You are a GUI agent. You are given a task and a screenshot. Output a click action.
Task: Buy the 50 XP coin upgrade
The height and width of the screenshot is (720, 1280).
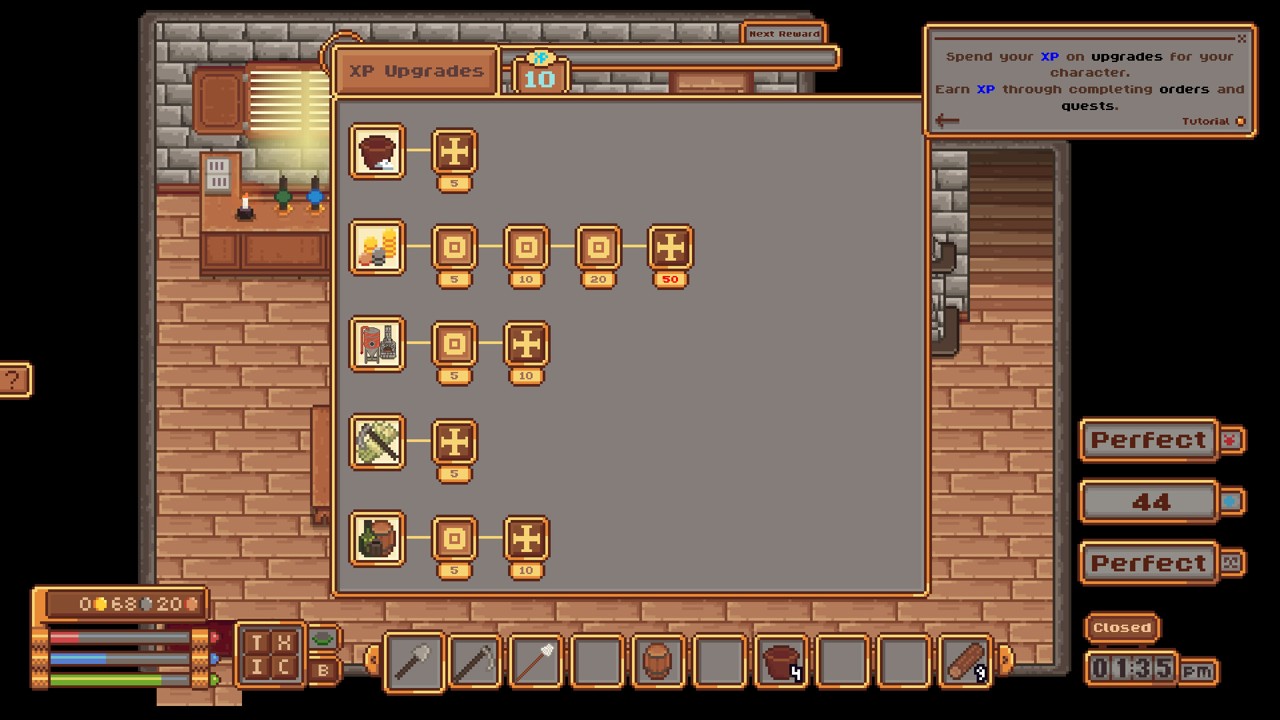coord(670,248)
